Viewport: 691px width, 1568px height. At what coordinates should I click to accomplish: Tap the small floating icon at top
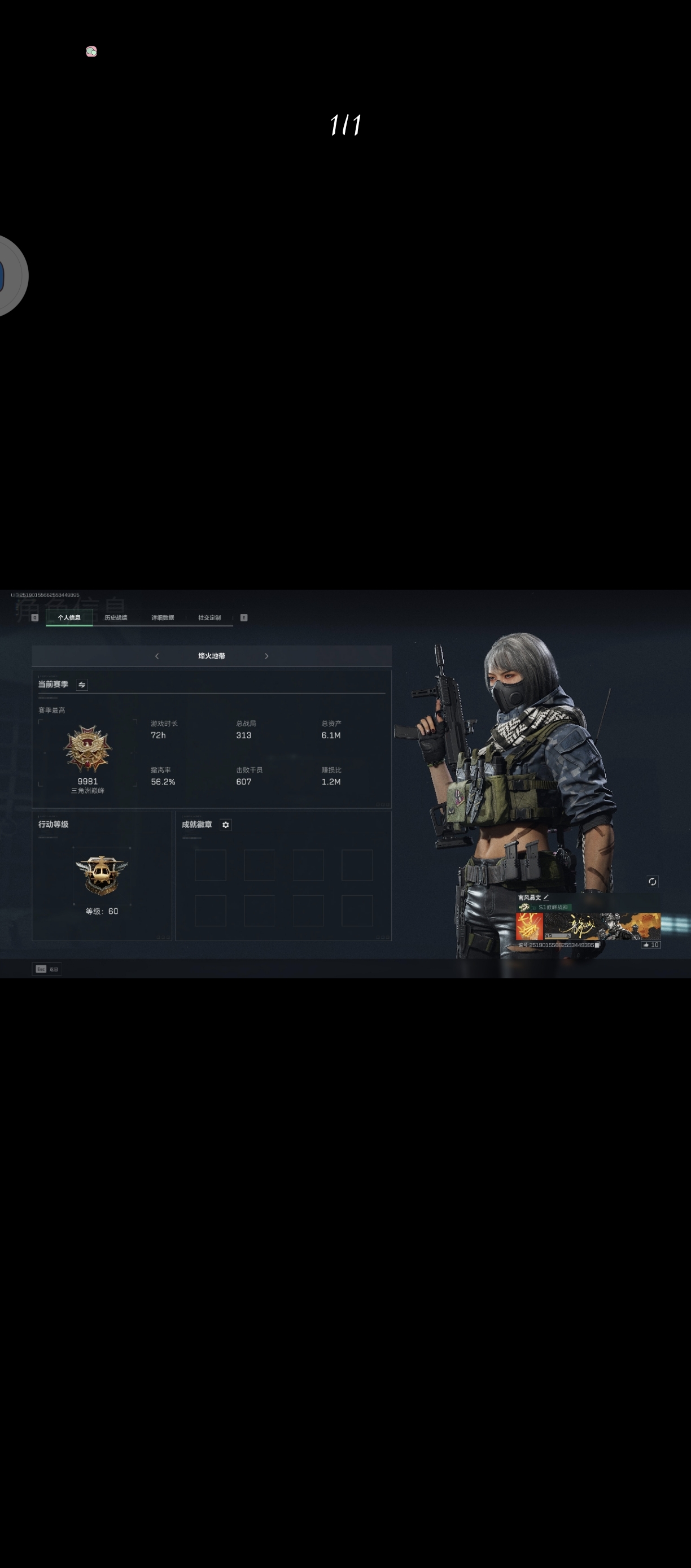tap(91, 52)
